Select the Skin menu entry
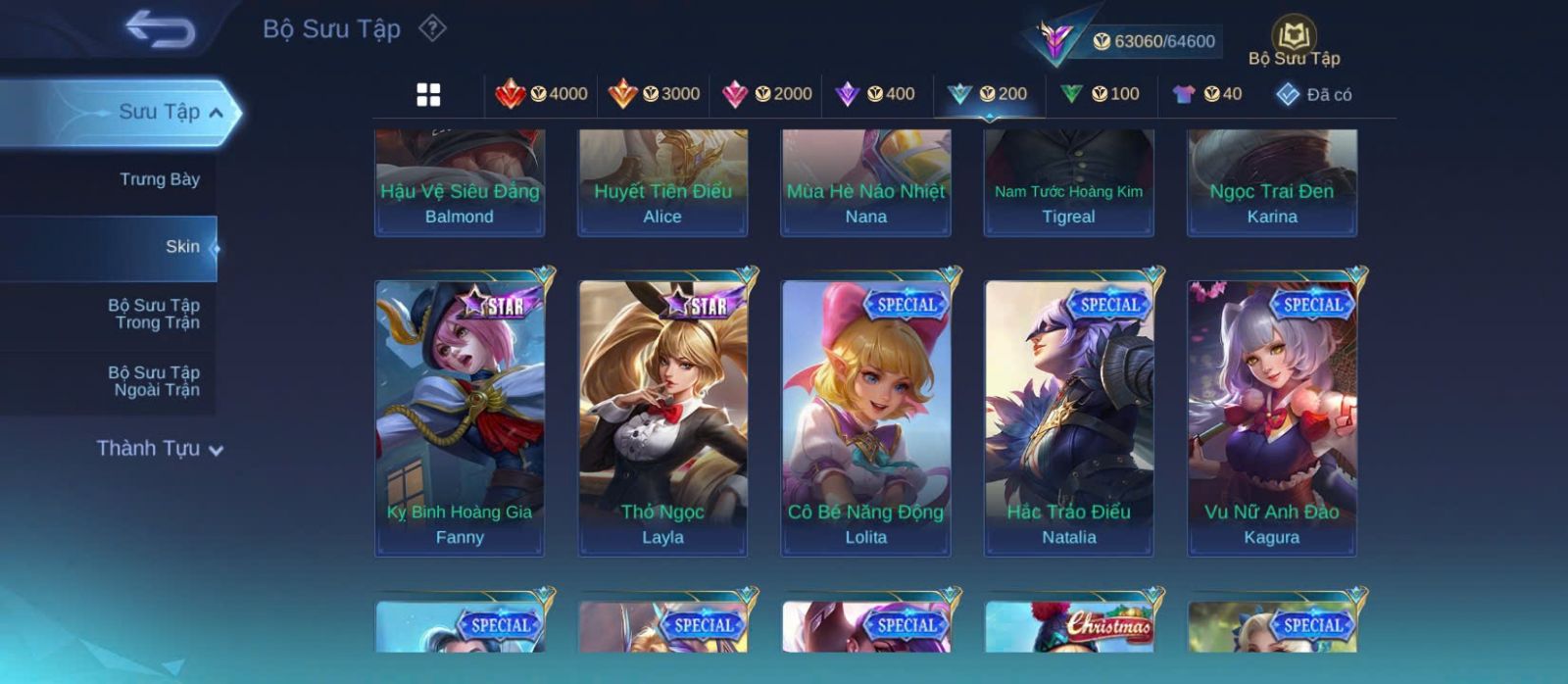This screenshot has height=684, width=1568. tap(182, 247)
